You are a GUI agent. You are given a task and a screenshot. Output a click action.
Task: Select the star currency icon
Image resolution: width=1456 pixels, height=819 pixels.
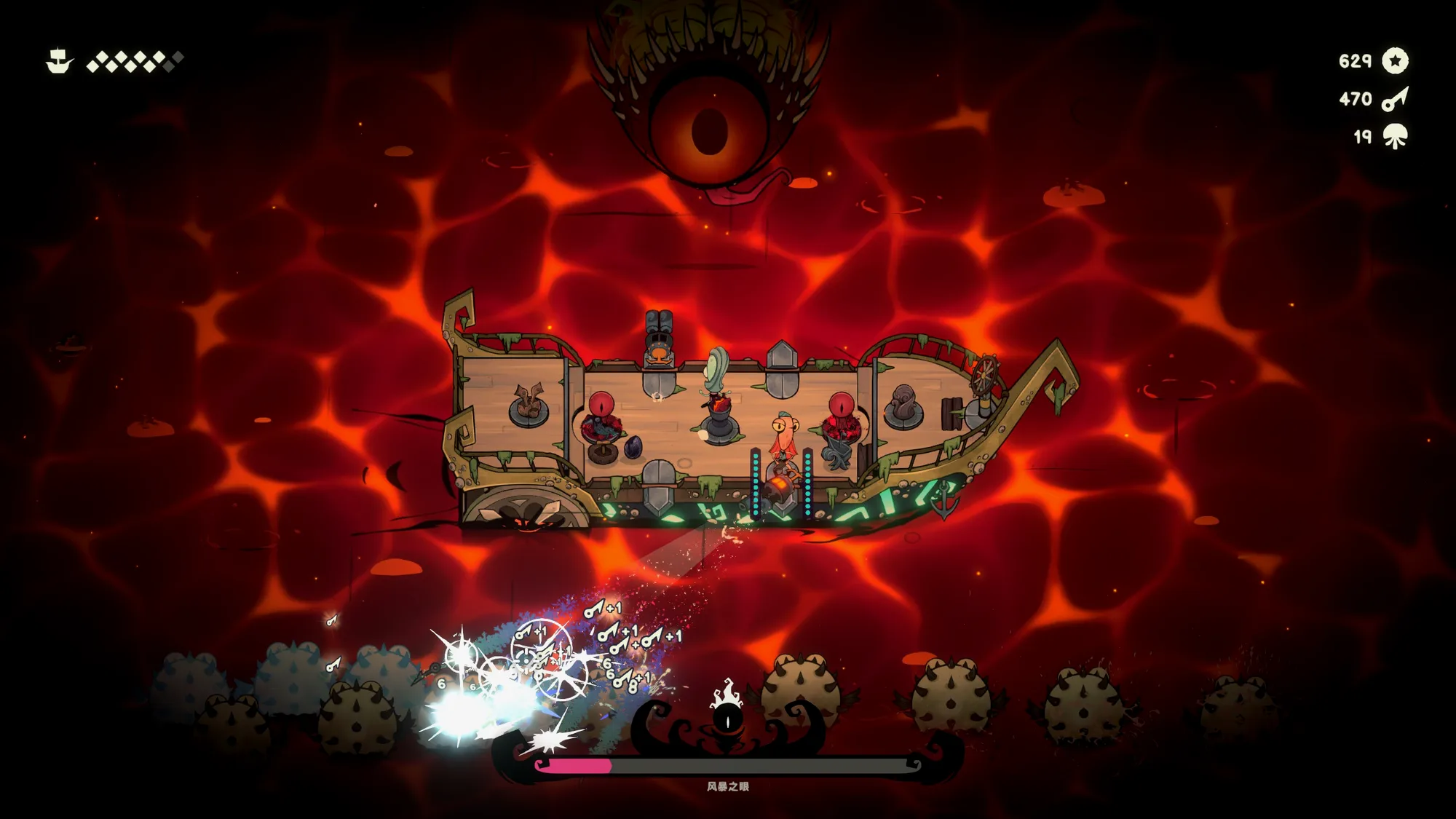pos(1395,60)
